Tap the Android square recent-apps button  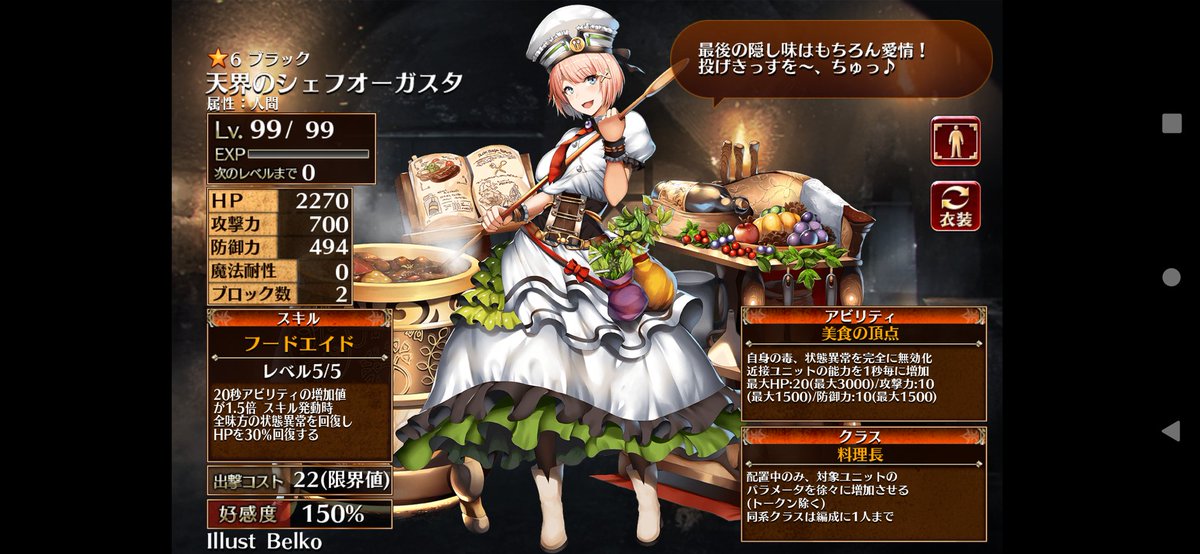pyautogui.click(x=1172, y=123)
